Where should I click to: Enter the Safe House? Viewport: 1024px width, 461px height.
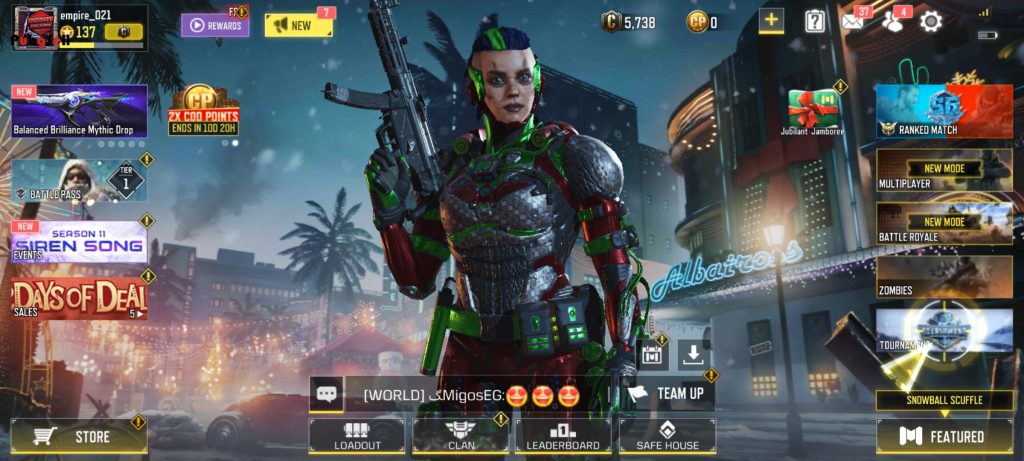pyautogui.click(x=667, y=435)
